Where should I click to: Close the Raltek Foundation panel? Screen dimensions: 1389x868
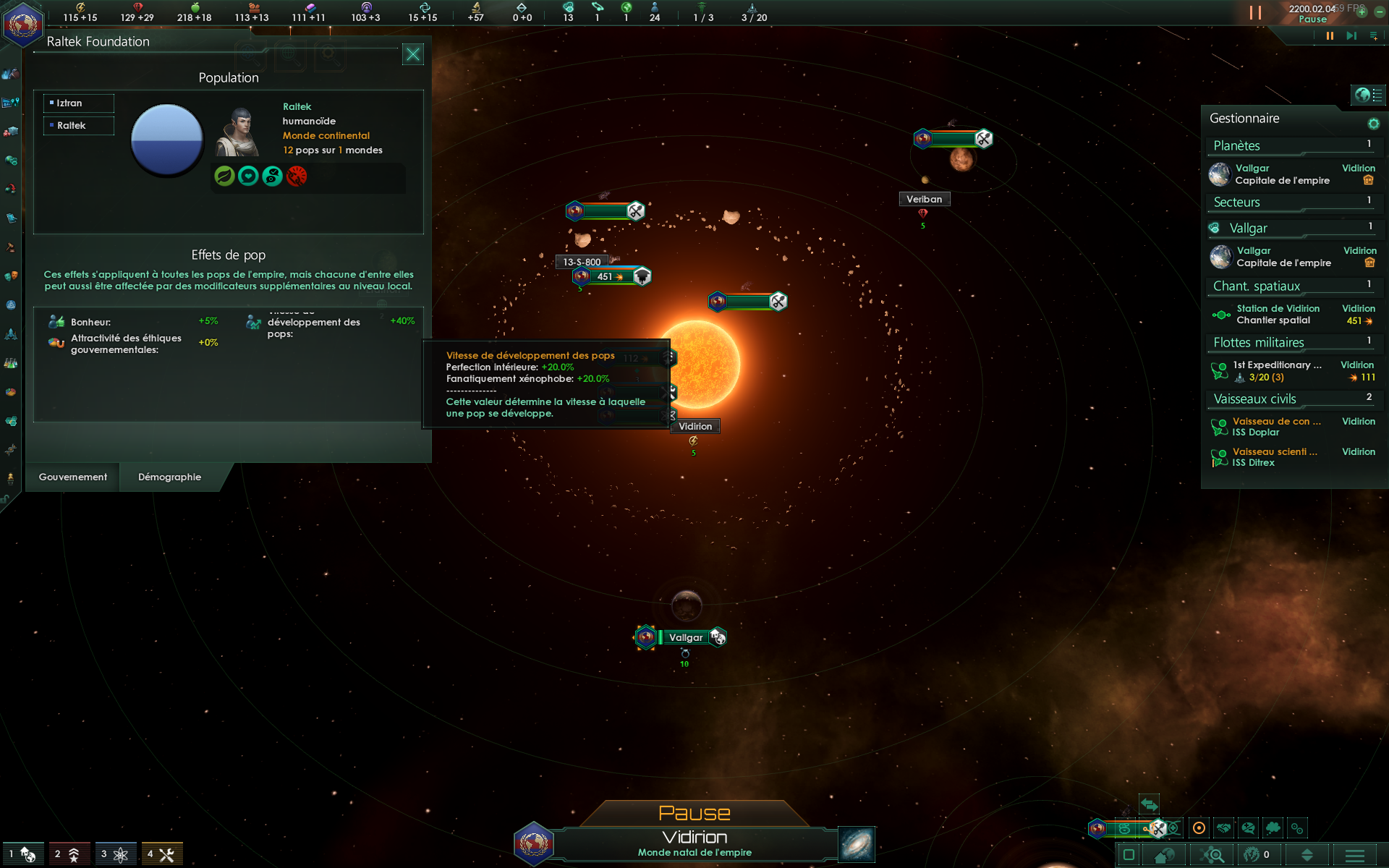412,54
